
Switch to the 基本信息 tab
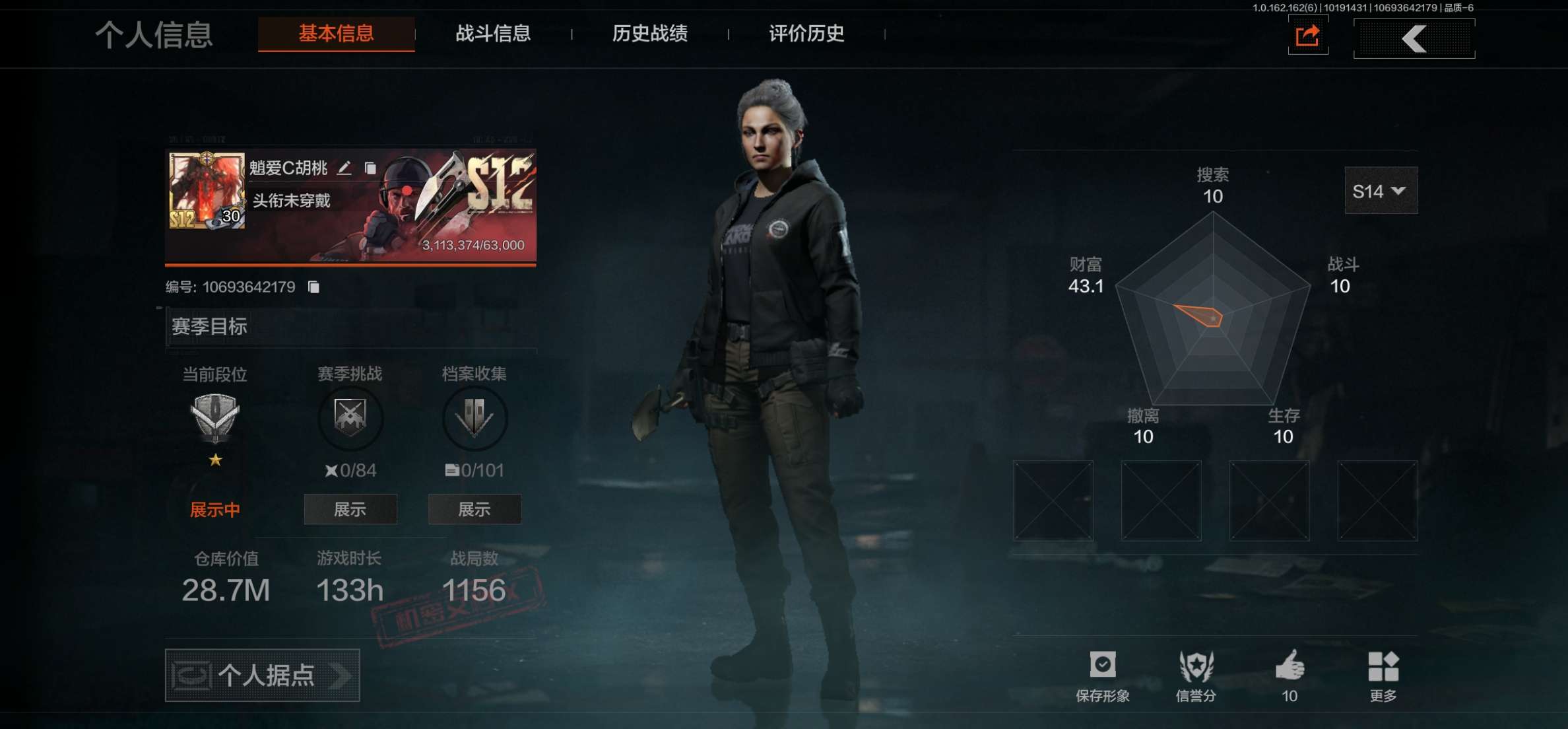[336, 34]
